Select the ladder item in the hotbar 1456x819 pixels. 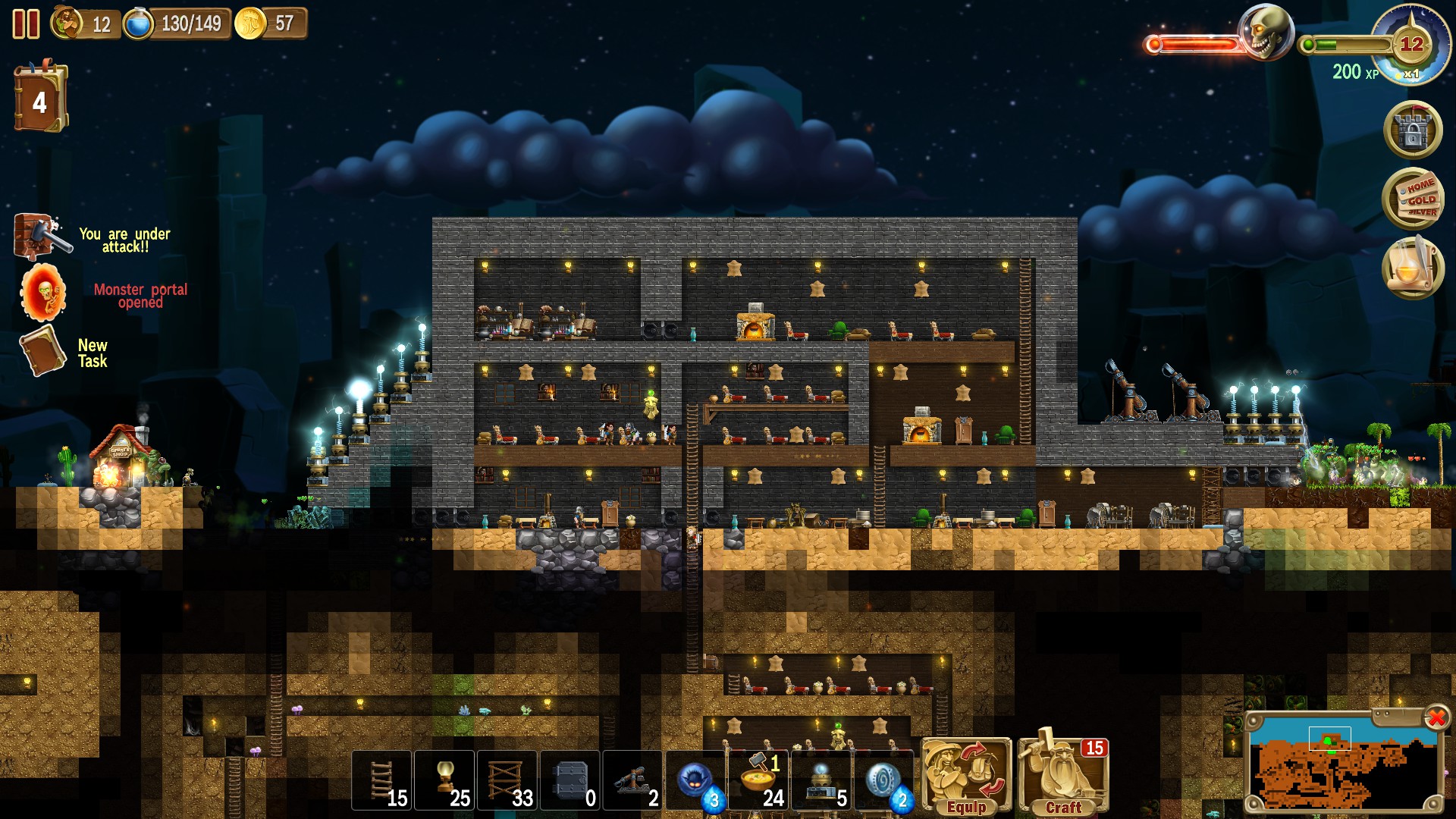click(x=381, y=780)
